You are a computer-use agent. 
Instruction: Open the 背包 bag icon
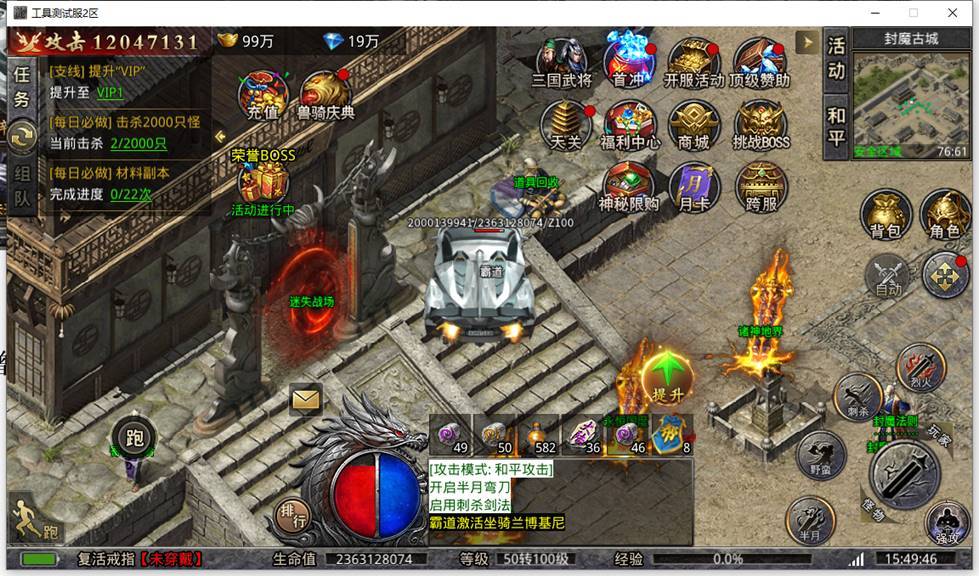pos(886,214)
